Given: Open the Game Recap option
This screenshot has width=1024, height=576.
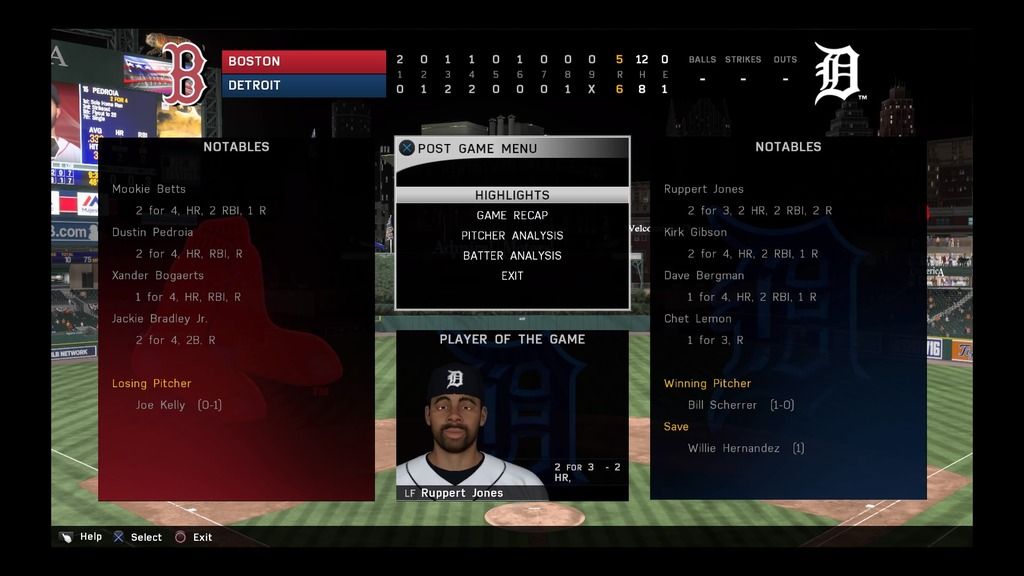Looking at the screenshot, I should (x=512, y=215).
